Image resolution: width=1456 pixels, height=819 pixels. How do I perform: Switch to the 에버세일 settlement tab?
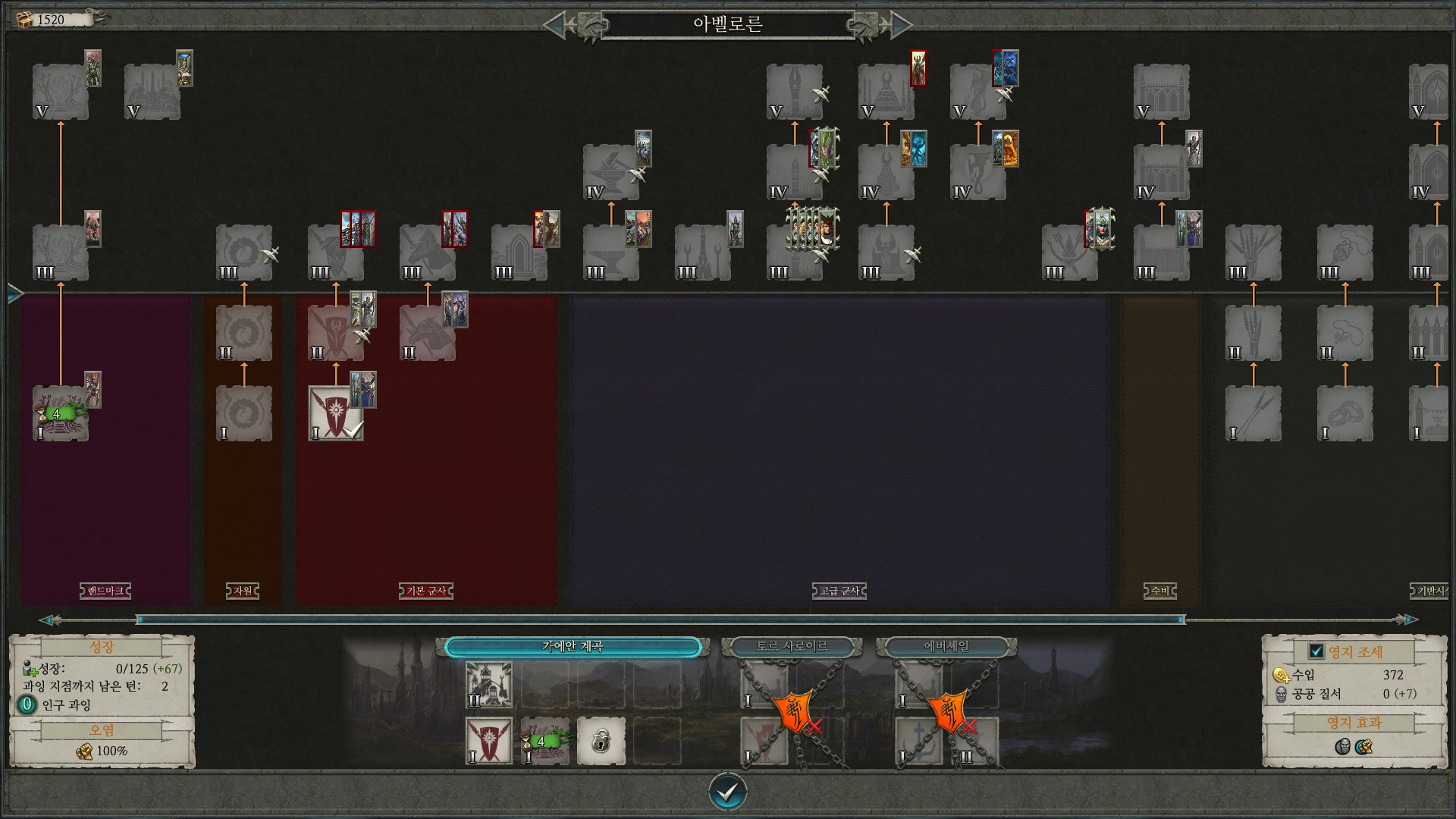(946, 647)
